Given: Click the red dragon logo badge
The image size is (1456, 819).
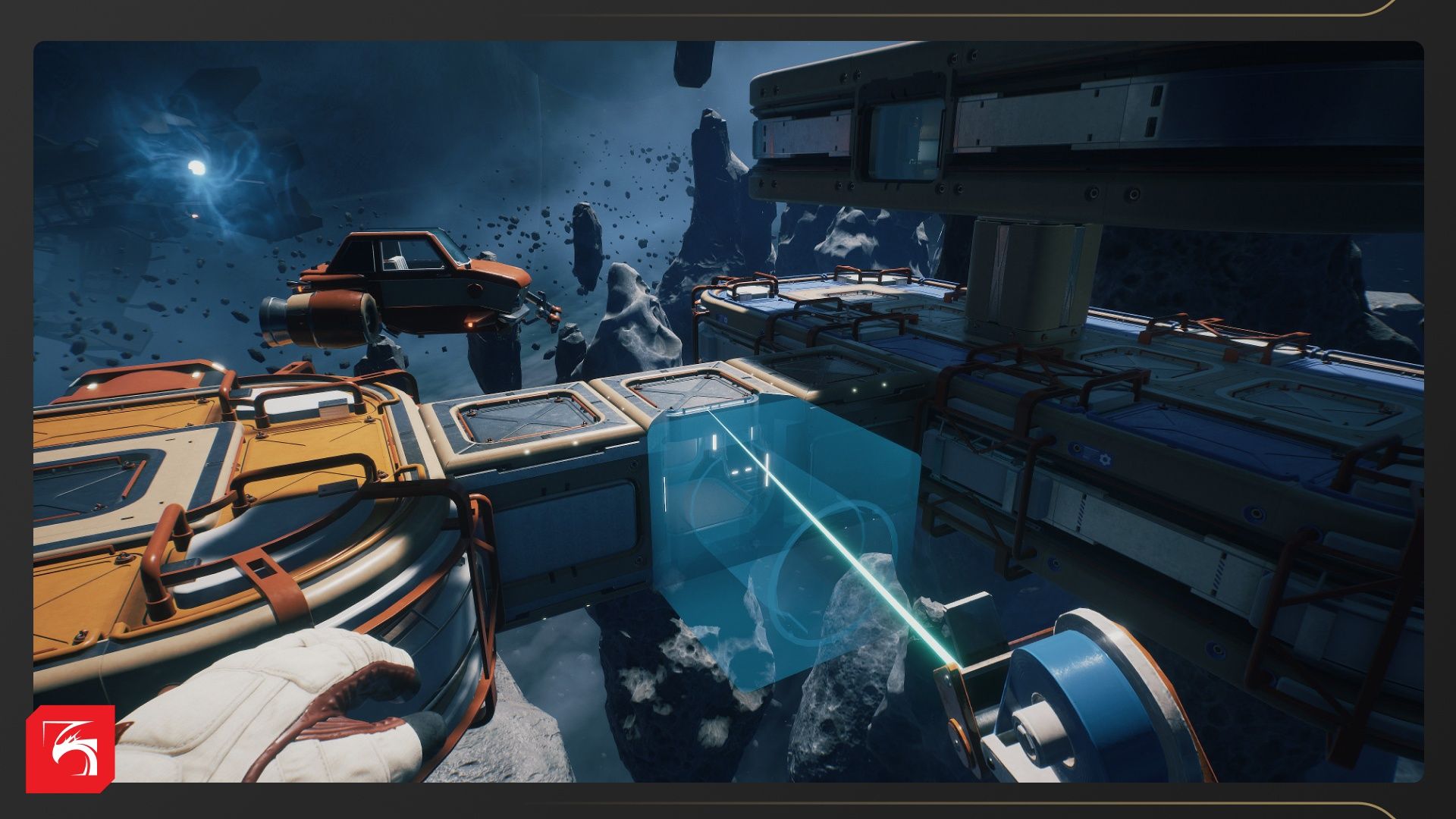Looking at the screenshot, I should point(70,748).
